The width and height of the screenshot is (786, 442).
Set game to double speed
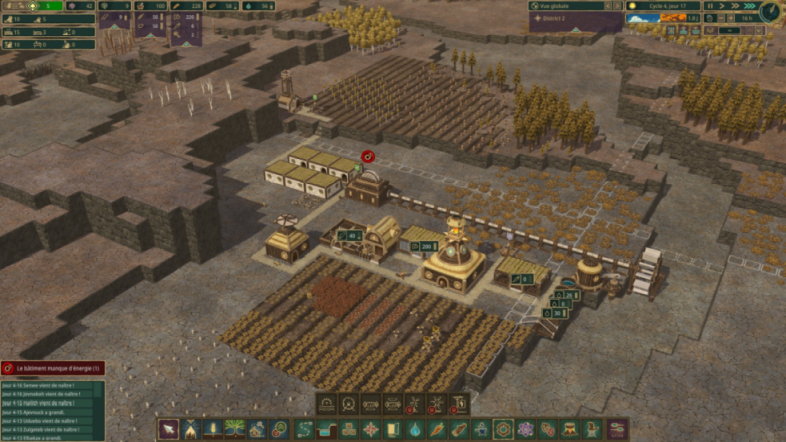(x=736, y=6)
